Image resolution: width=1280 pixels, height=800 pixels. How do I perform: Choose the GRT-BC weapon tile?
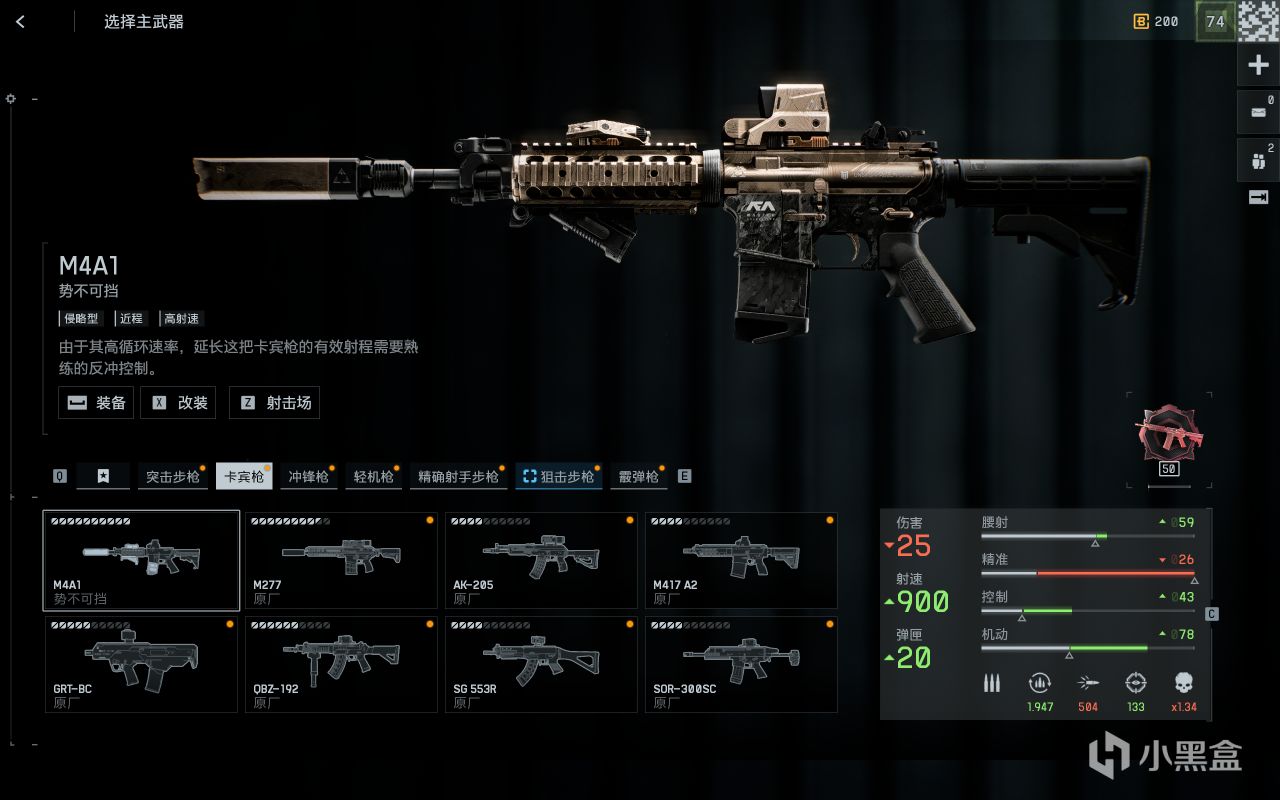click(141, 664)
